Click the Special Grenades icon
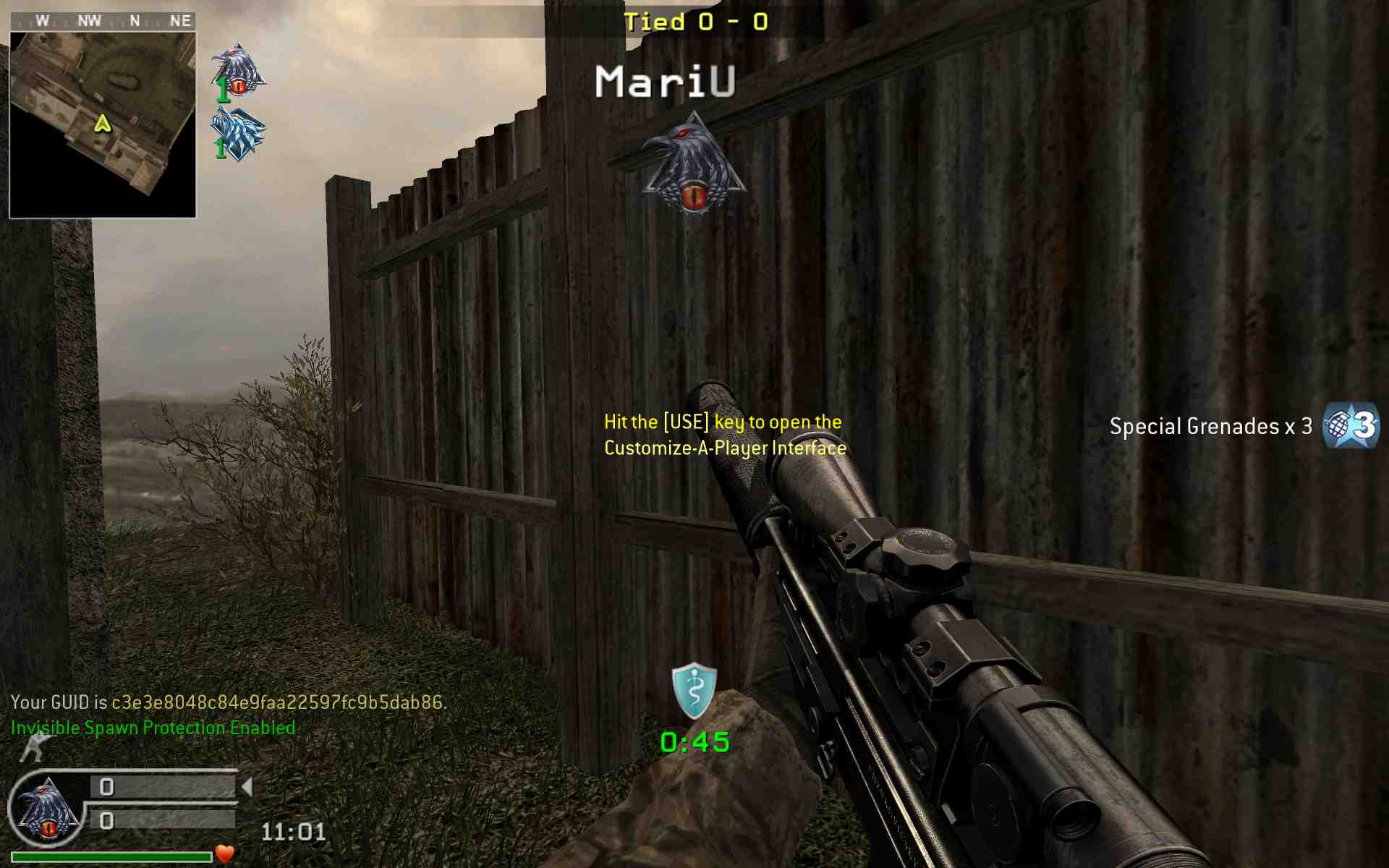The width and height of the screenshot is (1389, 868). coord(1350,426)
